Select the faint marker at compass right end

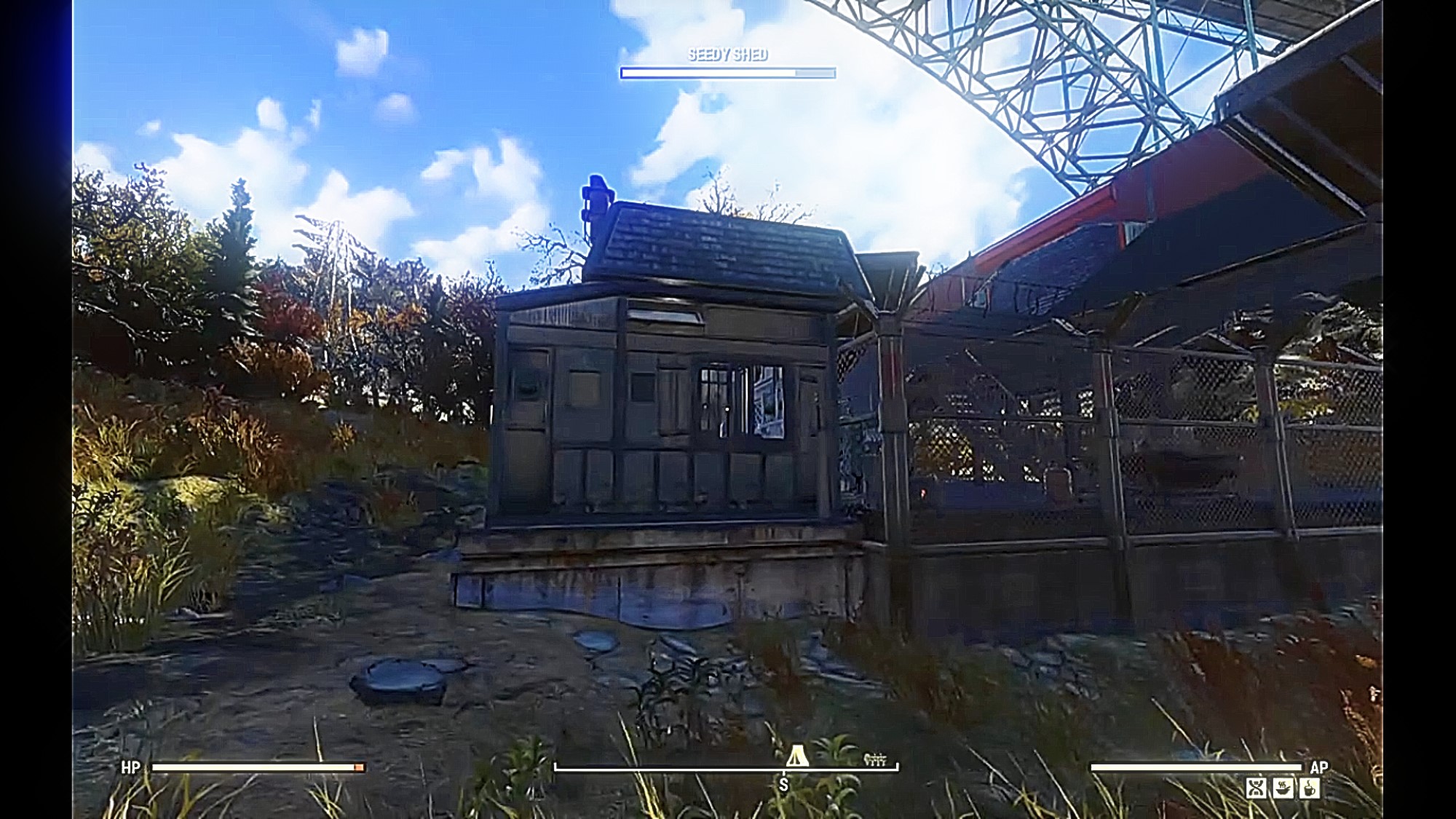(x=875, y=759)
